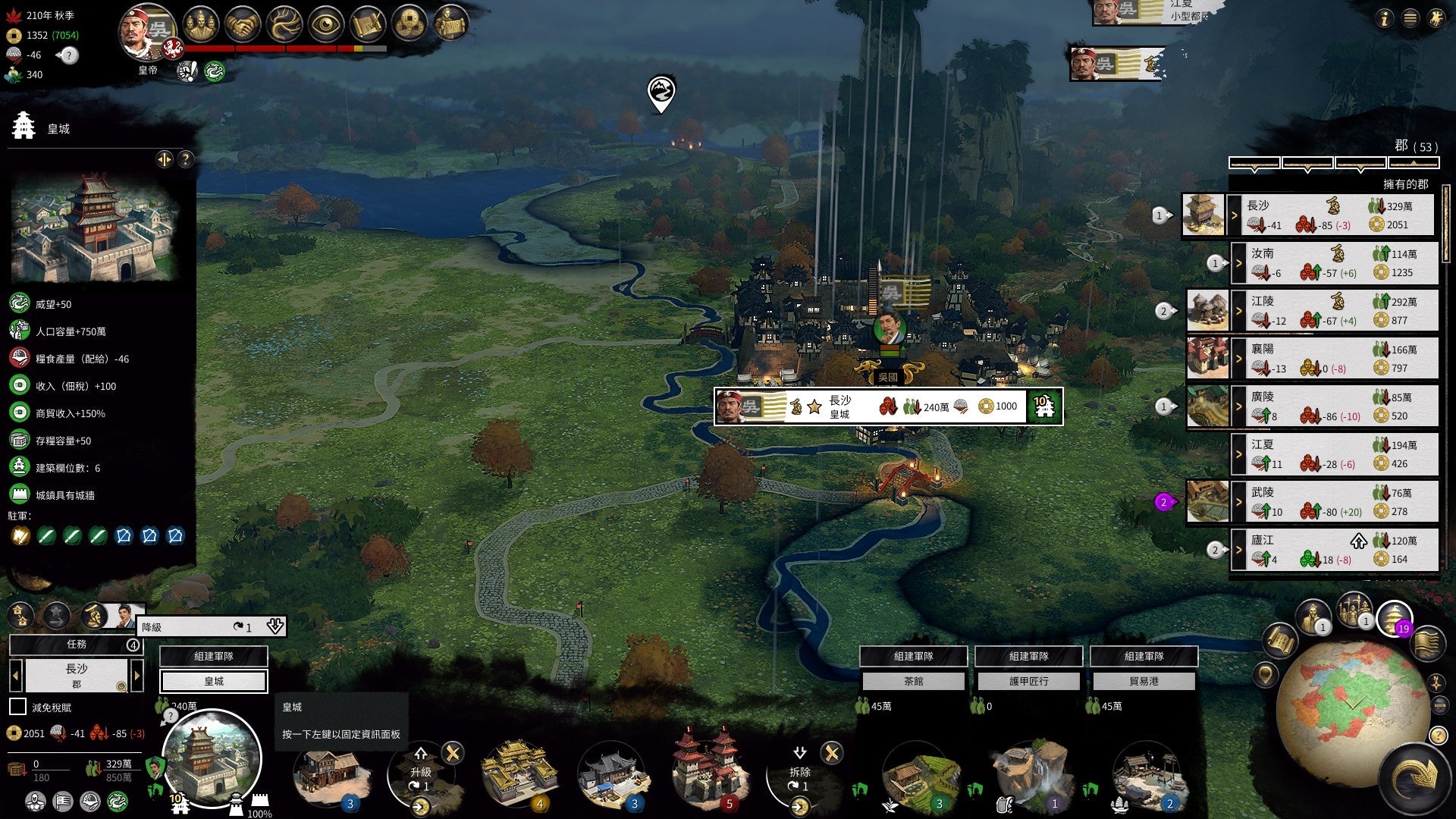Select the 武陵 commandery row
The height and width of the screenshot is (819, 1456).
pos(1336,502)
